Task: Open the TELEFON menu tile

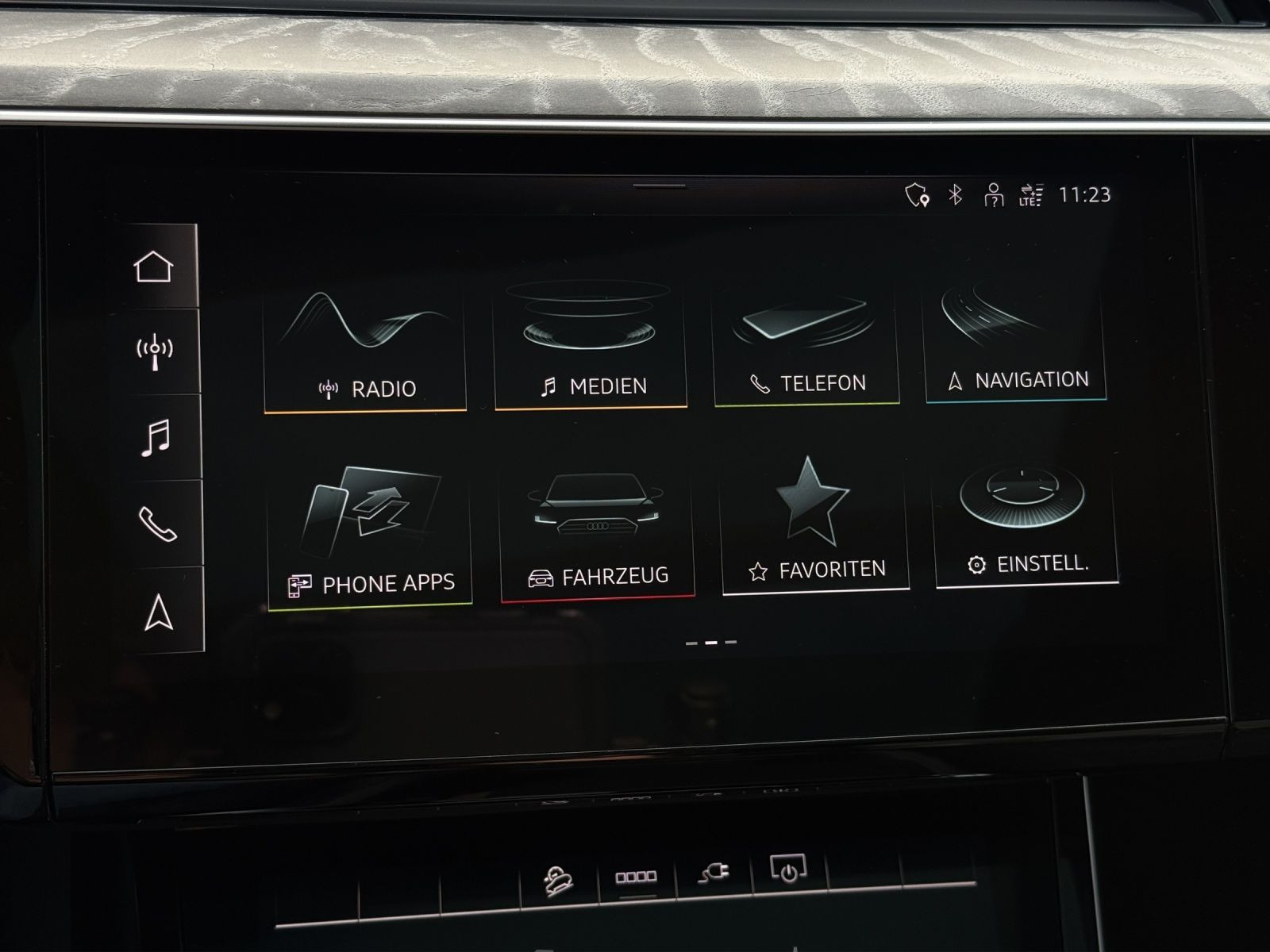Action: tap(806, 341)
